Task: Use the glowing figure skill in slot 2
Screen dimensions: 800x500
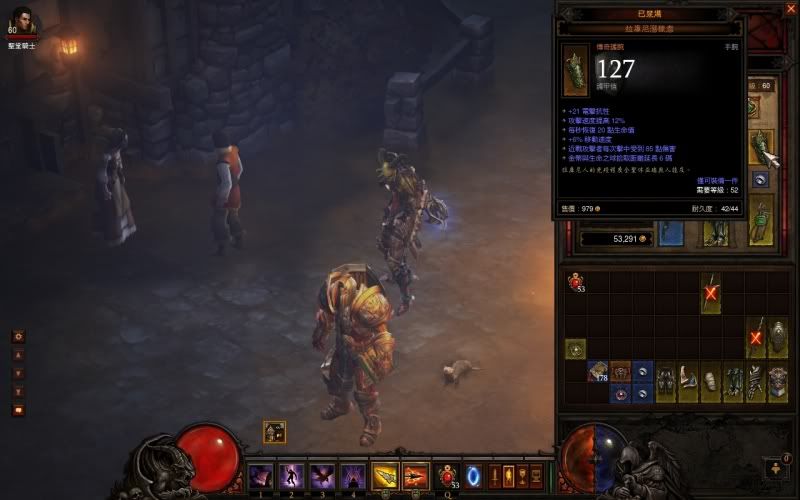Action: (x=291, y=475)
